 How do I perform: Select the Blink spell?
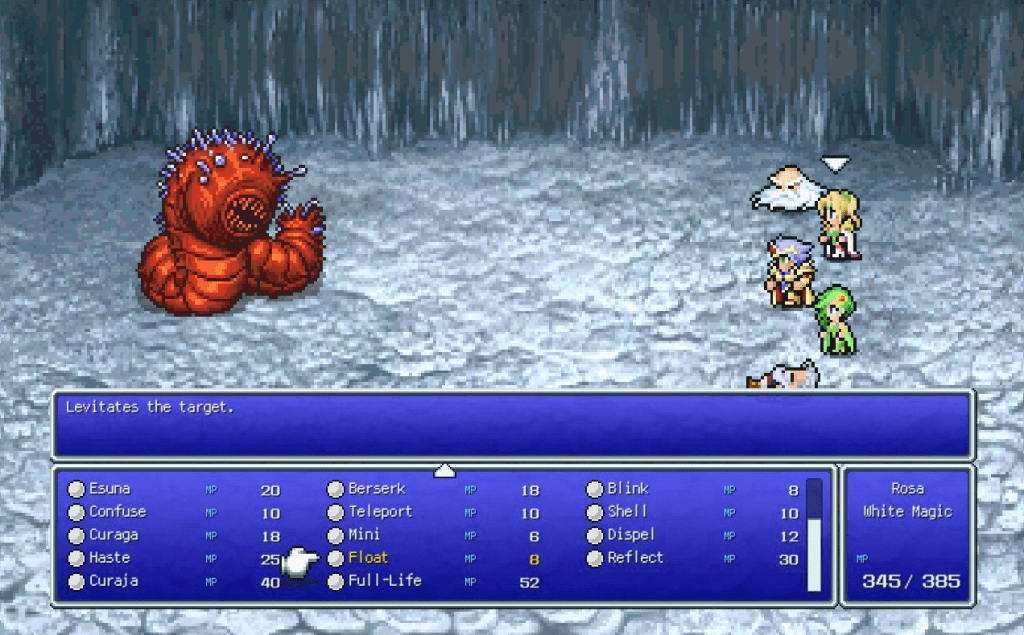pyautogui.click(x=628, y=489)
